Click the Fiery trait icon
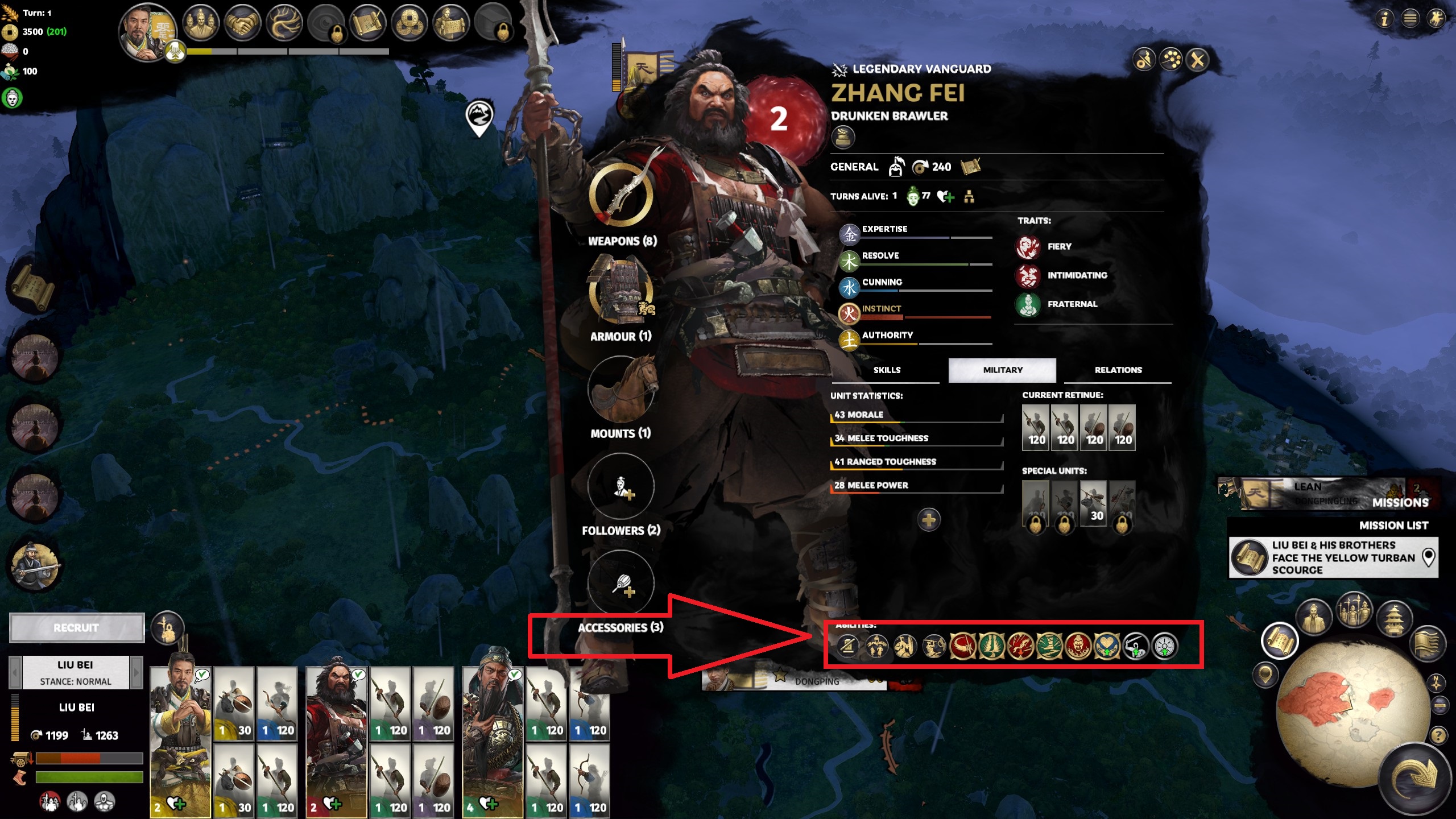This screenshot has height=819, width=1456. pos(1028,247)
